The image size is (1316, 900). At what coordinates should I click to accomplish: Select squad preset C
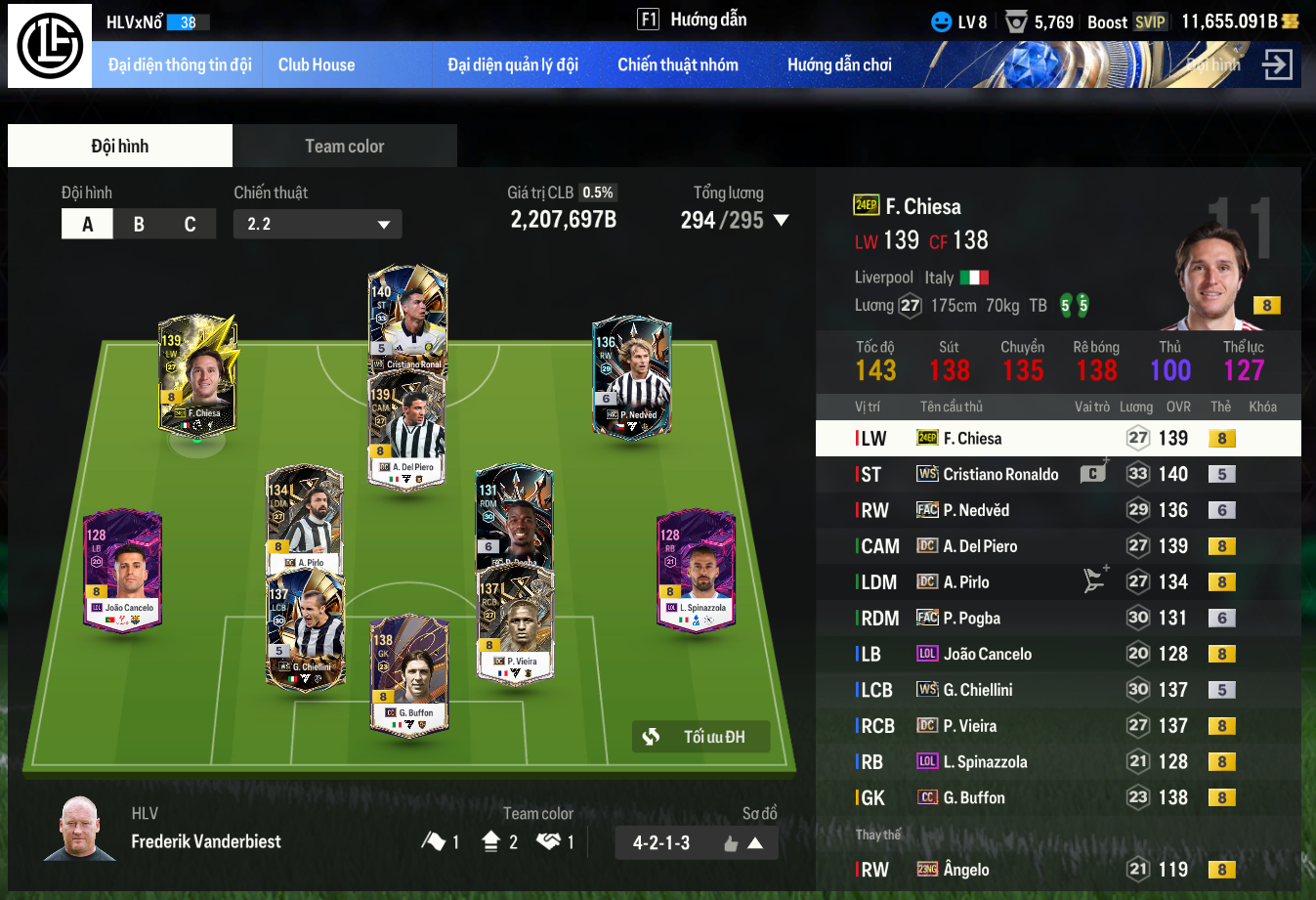tap(190, 224)
